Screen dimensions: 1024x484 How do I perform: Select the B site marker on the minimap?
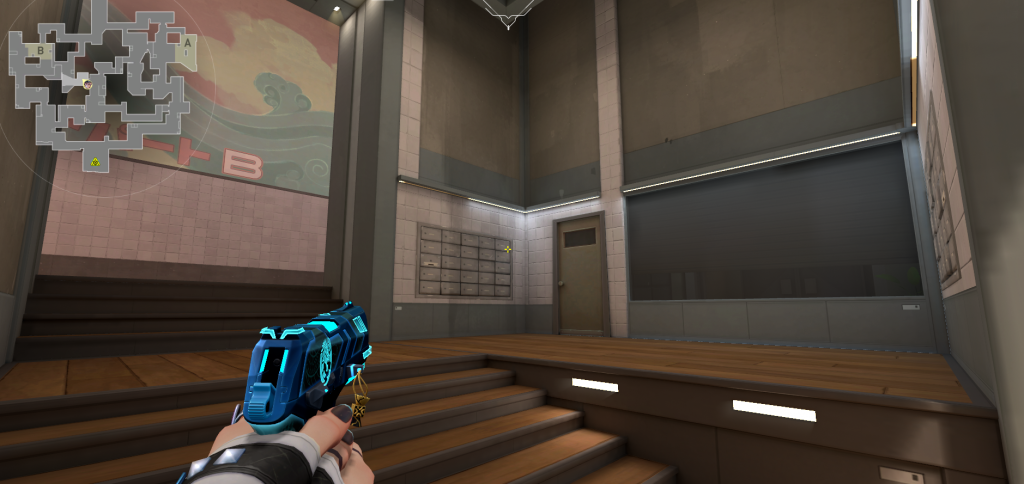[40, 48]
